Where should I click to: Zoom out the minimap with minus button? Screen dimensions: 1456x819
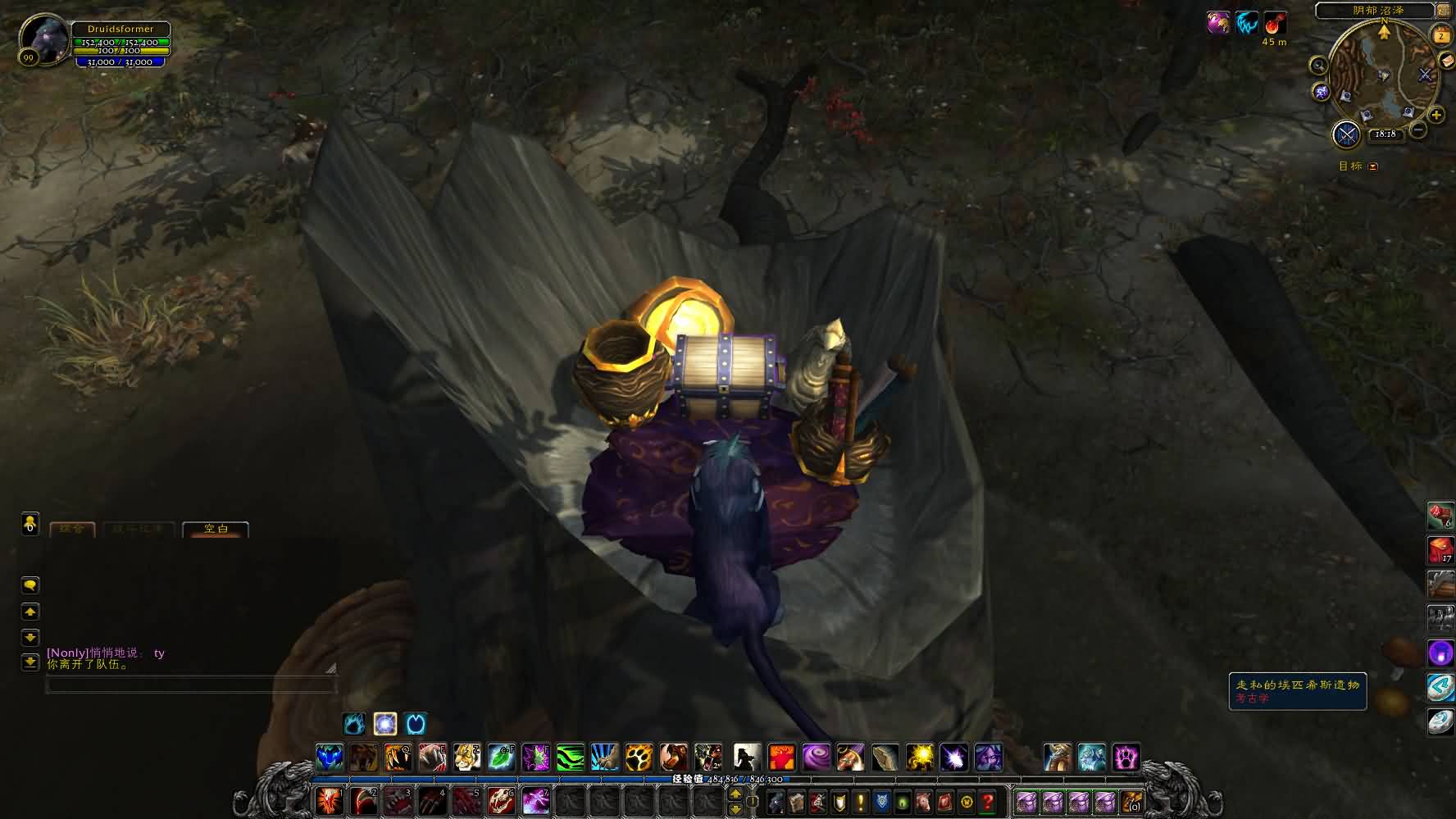(x=1418, y=130)
